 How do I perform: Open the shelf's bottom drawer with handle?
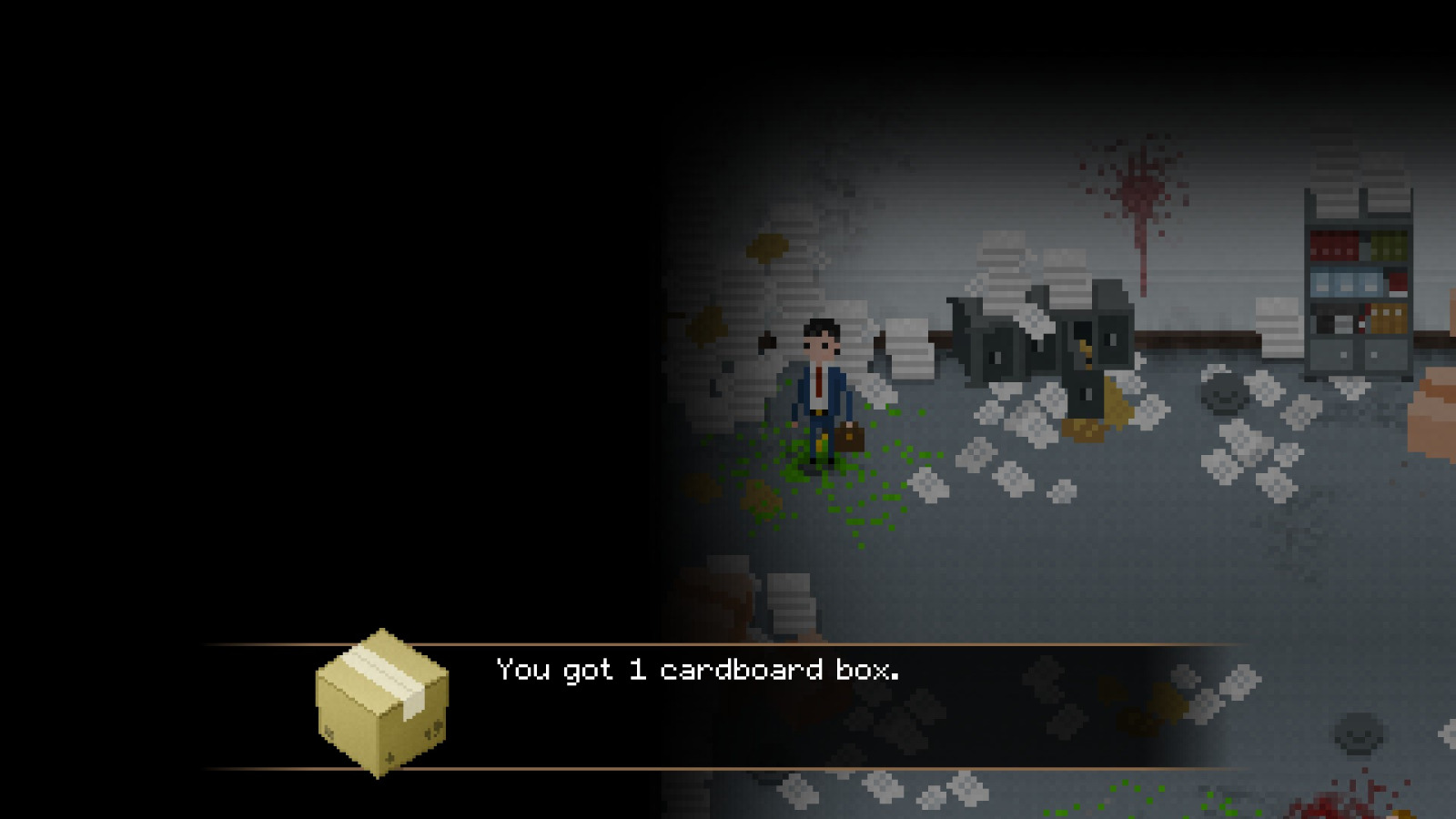[x=1345, y=353]
